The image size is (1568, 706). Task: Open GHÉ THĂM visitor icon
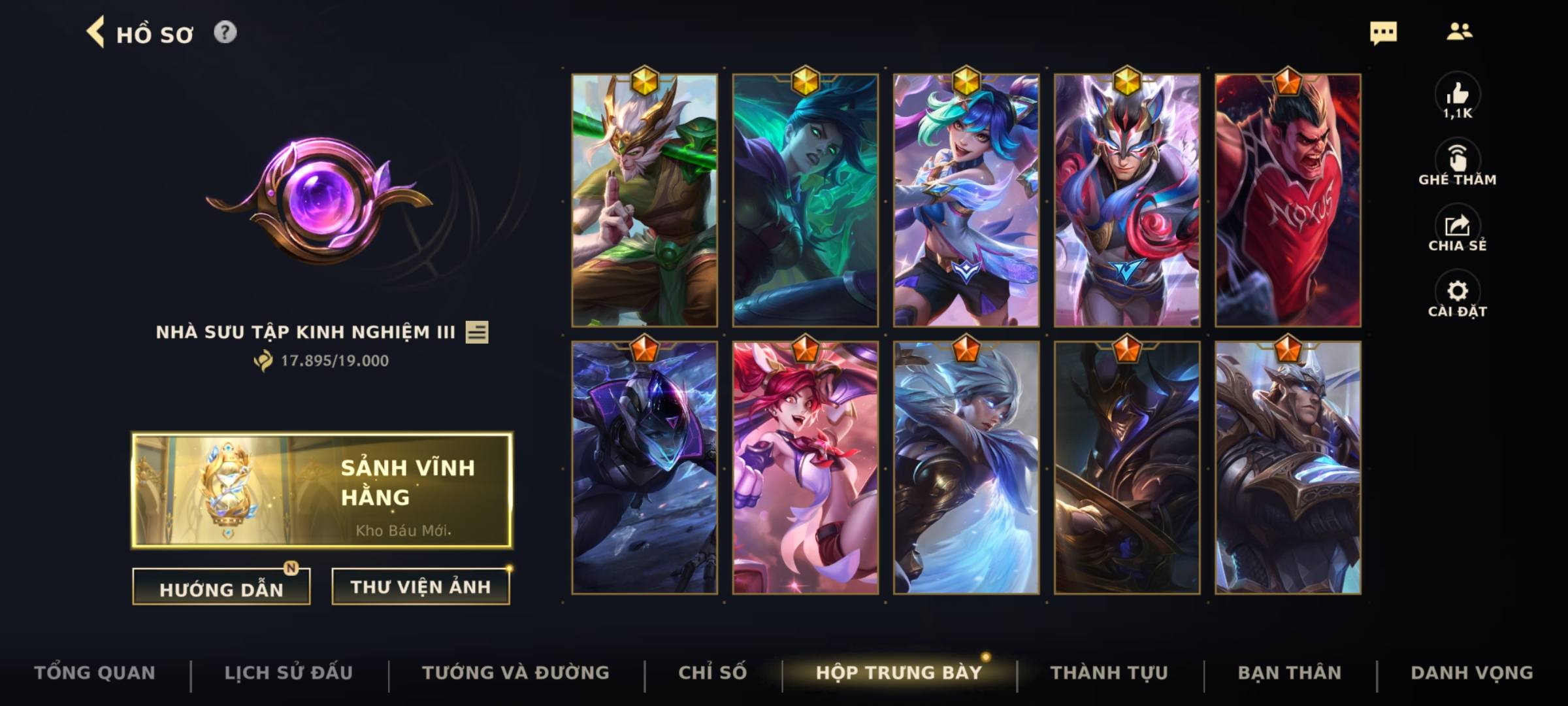coord(1458,158)
